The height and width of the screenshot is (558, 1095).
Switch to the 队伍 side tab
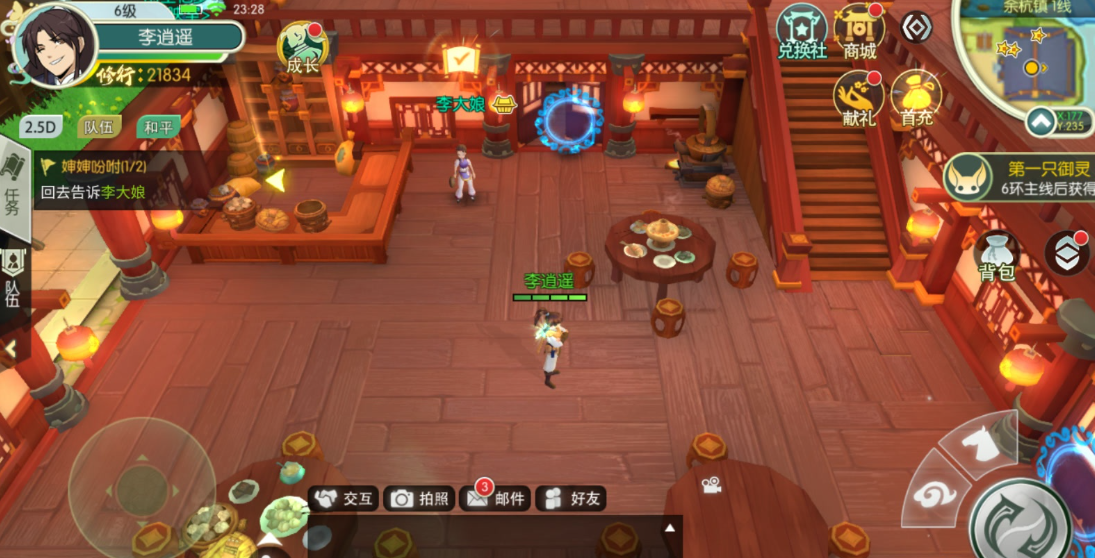[x=13, y=280]
